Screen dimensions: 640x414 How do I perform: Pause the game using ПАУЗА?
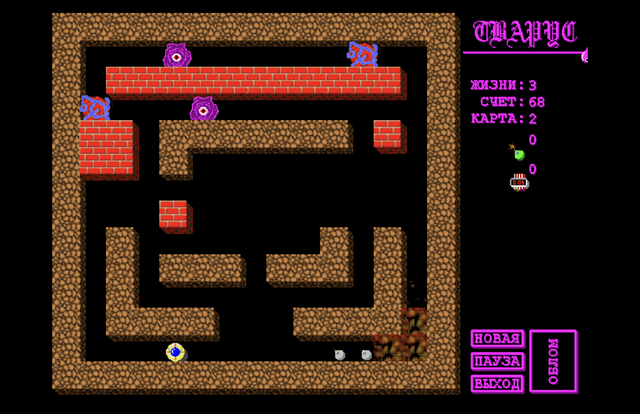click(x=497, y=361)
